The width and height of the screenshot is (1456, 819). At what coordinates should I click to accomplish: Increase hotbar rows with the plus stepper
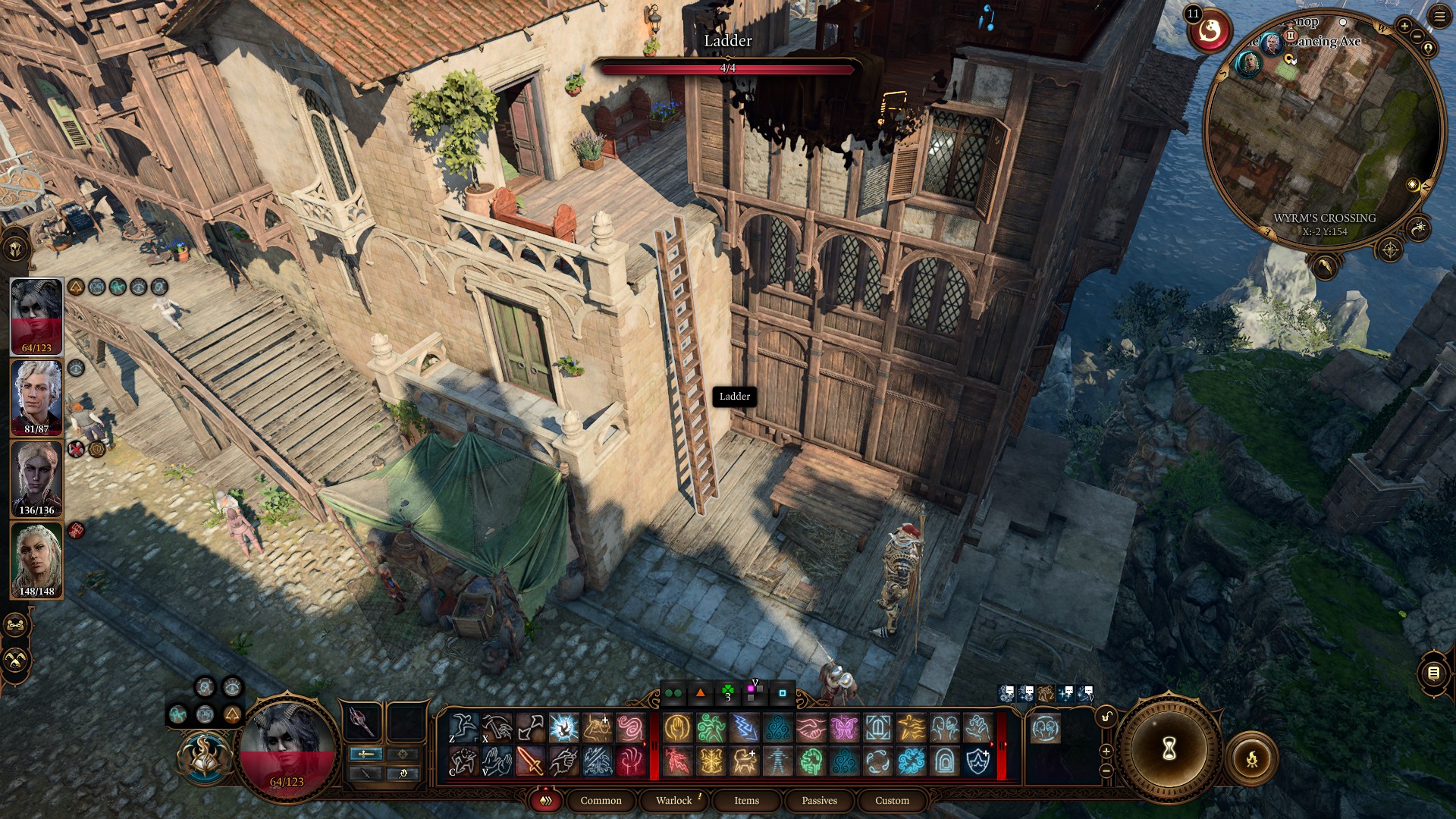point(1106,752)
